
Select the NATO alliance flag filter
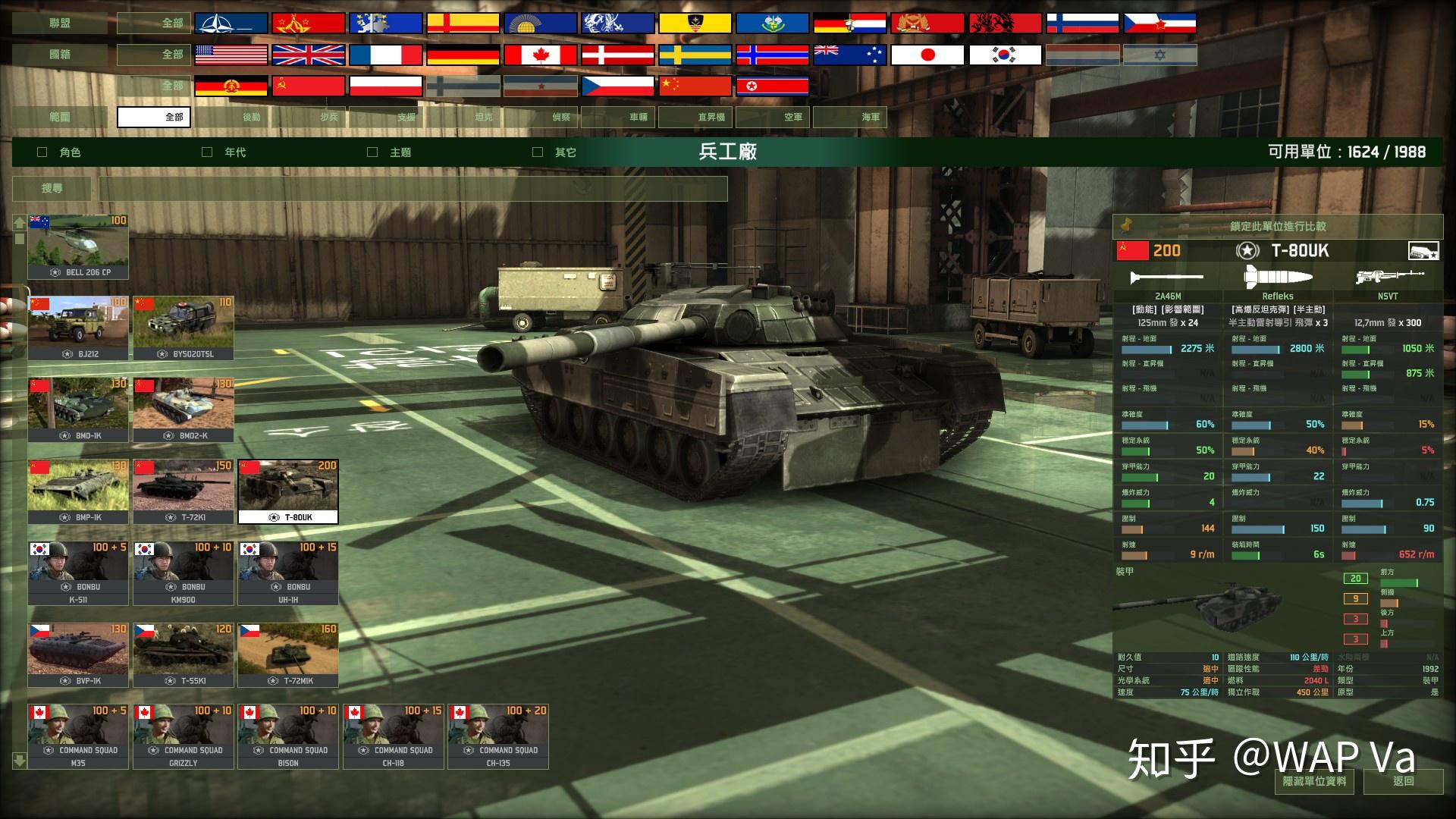coord(229,21)
